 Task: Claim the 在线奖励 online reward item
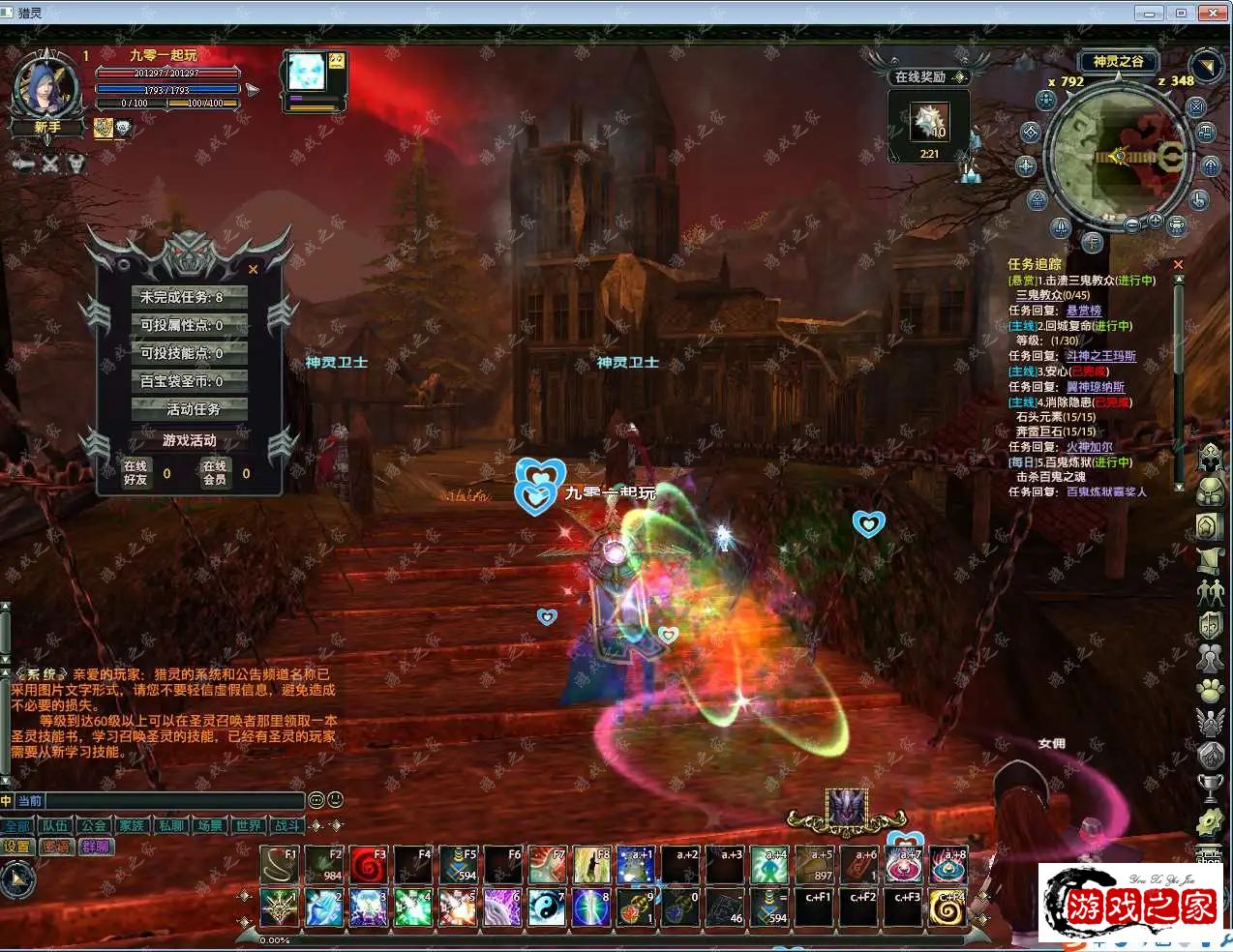pyautogui.click(x=929, y=123)
